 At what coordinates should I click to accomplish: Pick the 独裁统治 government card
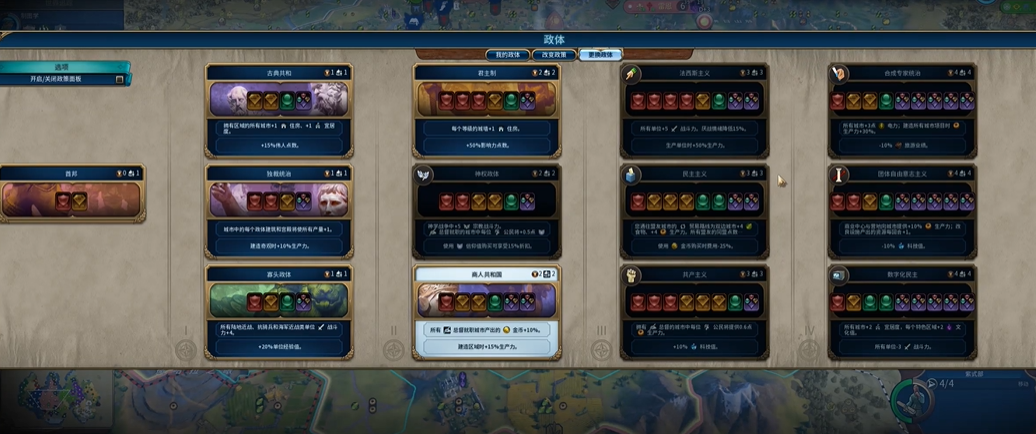tap(279, 210)
